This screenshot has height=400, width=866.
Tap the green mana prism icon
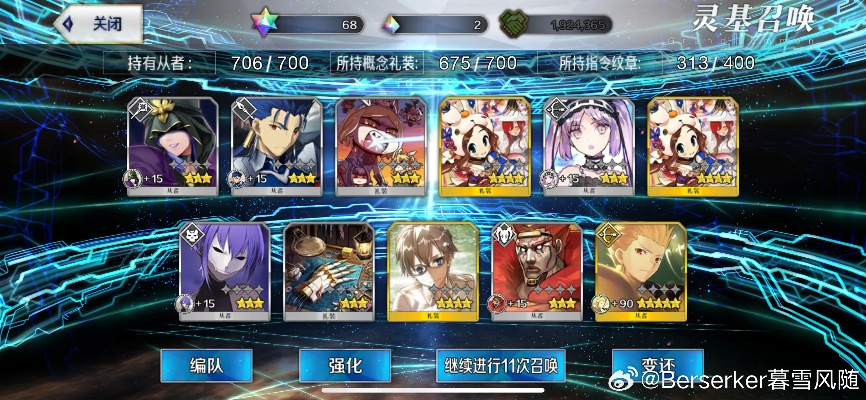click(515, 24)
